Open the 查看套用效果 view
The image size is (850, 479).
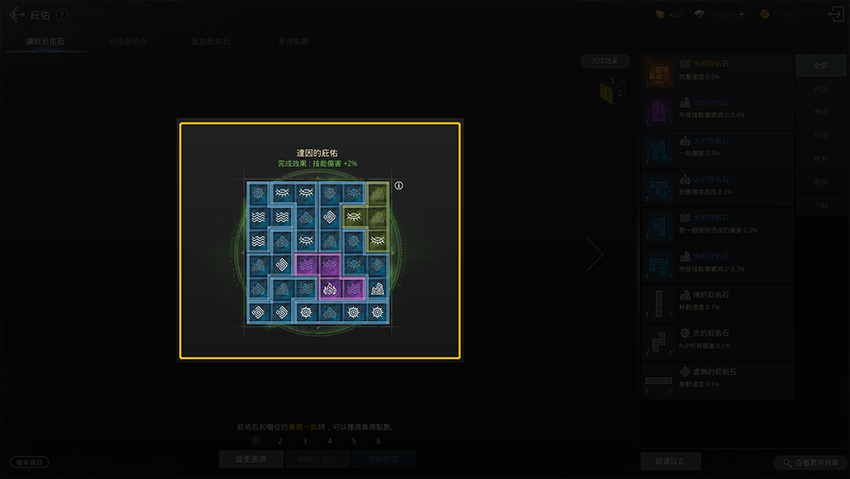(809, 463)
